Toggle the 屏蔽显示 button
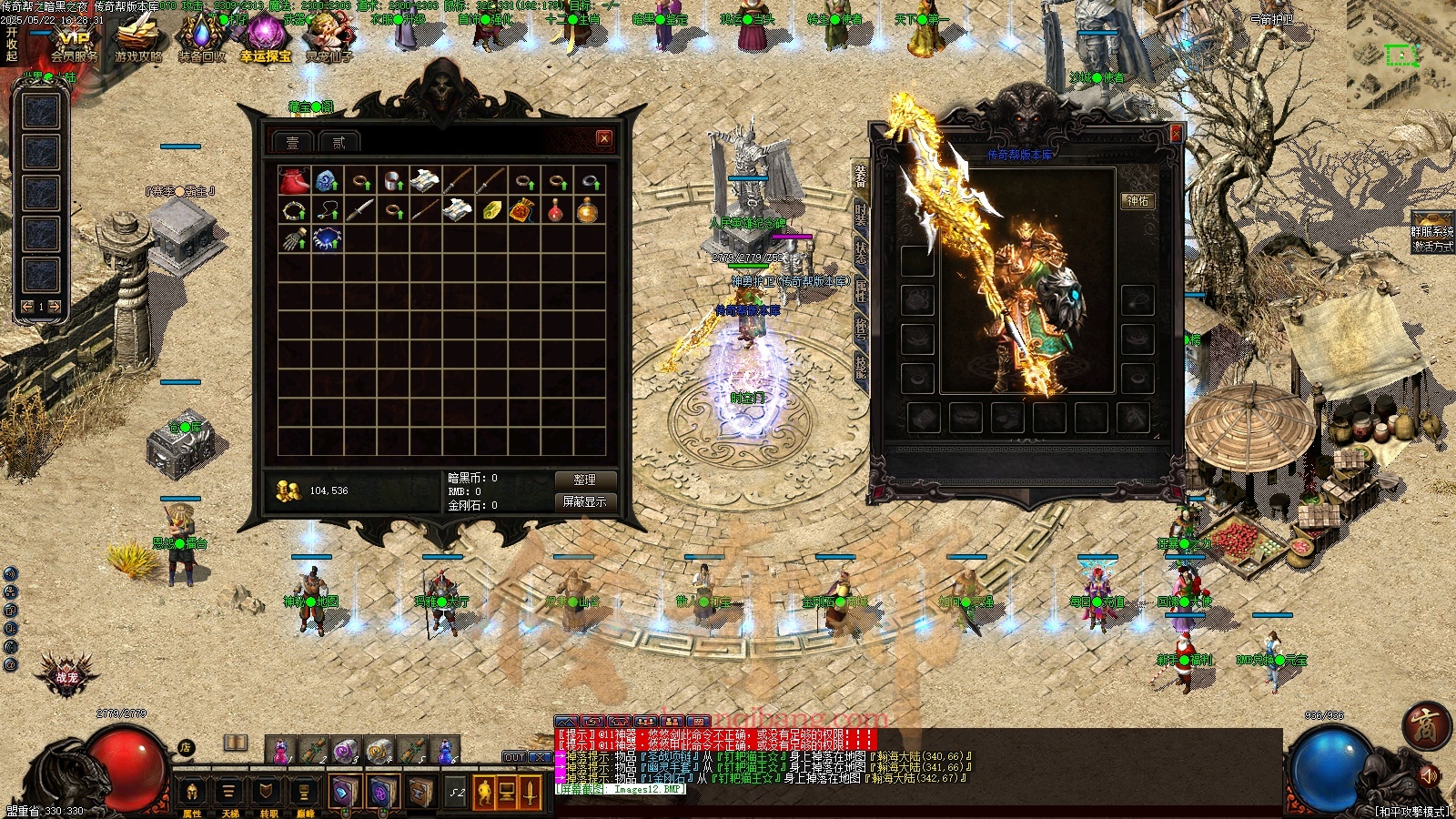Image resolution: width=1456 pixels, height=819 pixels. click(x=585, y=501)
